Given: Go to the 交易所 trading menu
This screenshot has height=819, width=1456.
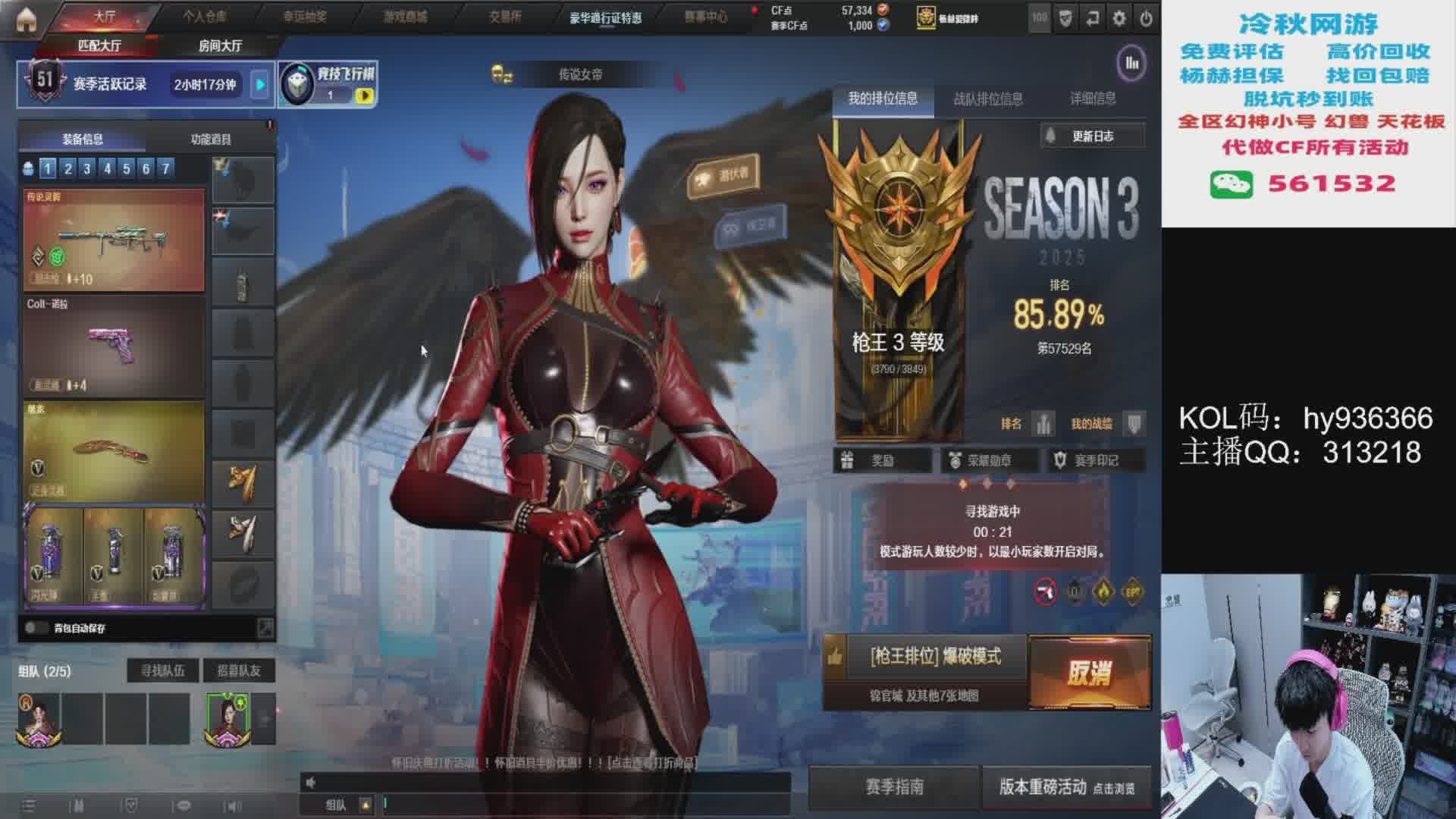Looking at the screenshot, I should click(x=505, y=16).
